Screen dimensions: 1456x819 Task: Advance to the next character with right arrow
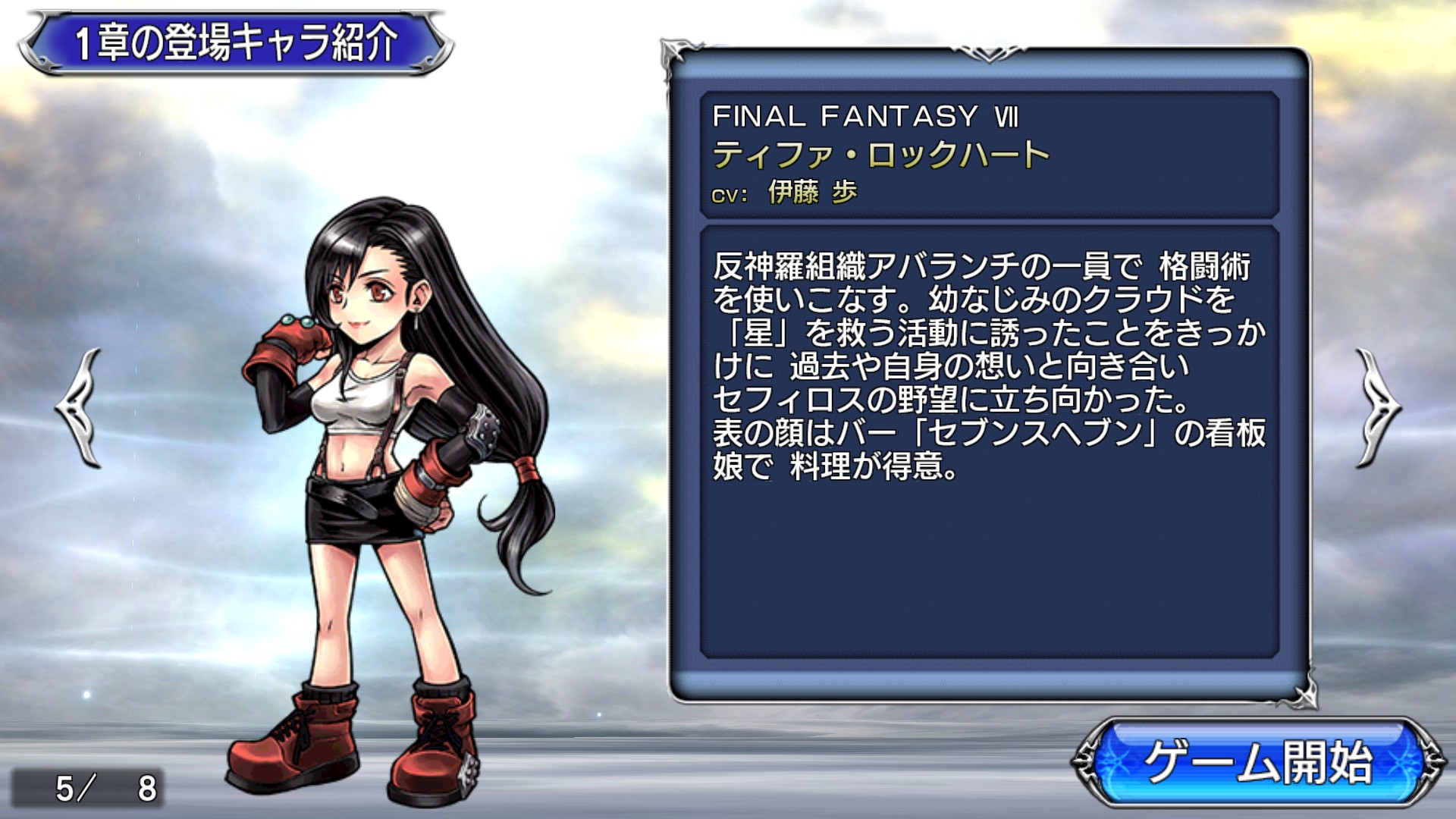tap(1376, 408)
